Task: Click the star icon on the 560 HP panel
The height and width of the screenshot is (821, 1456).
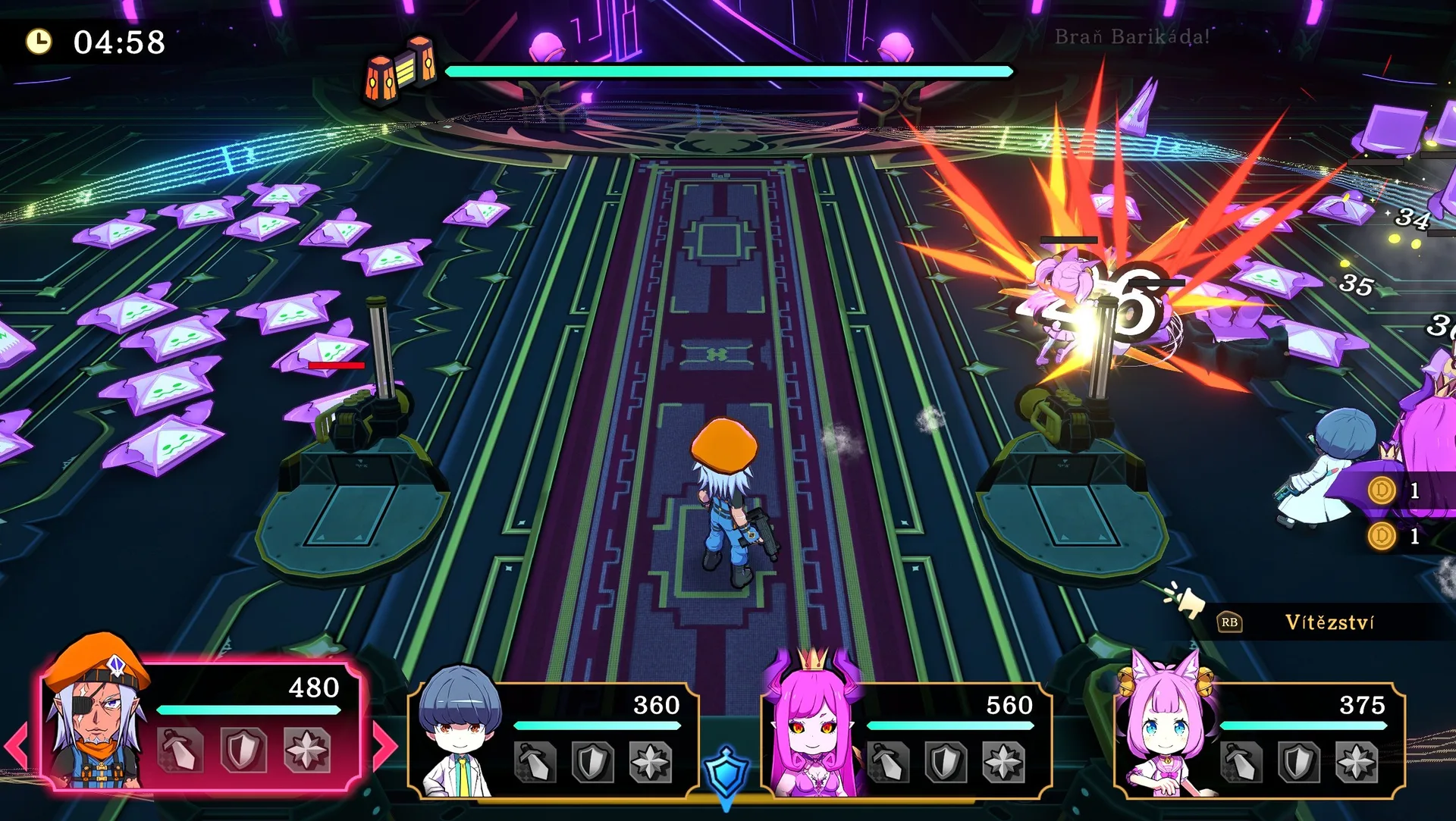Action: pyautogui.click(x=1004, y=762)
